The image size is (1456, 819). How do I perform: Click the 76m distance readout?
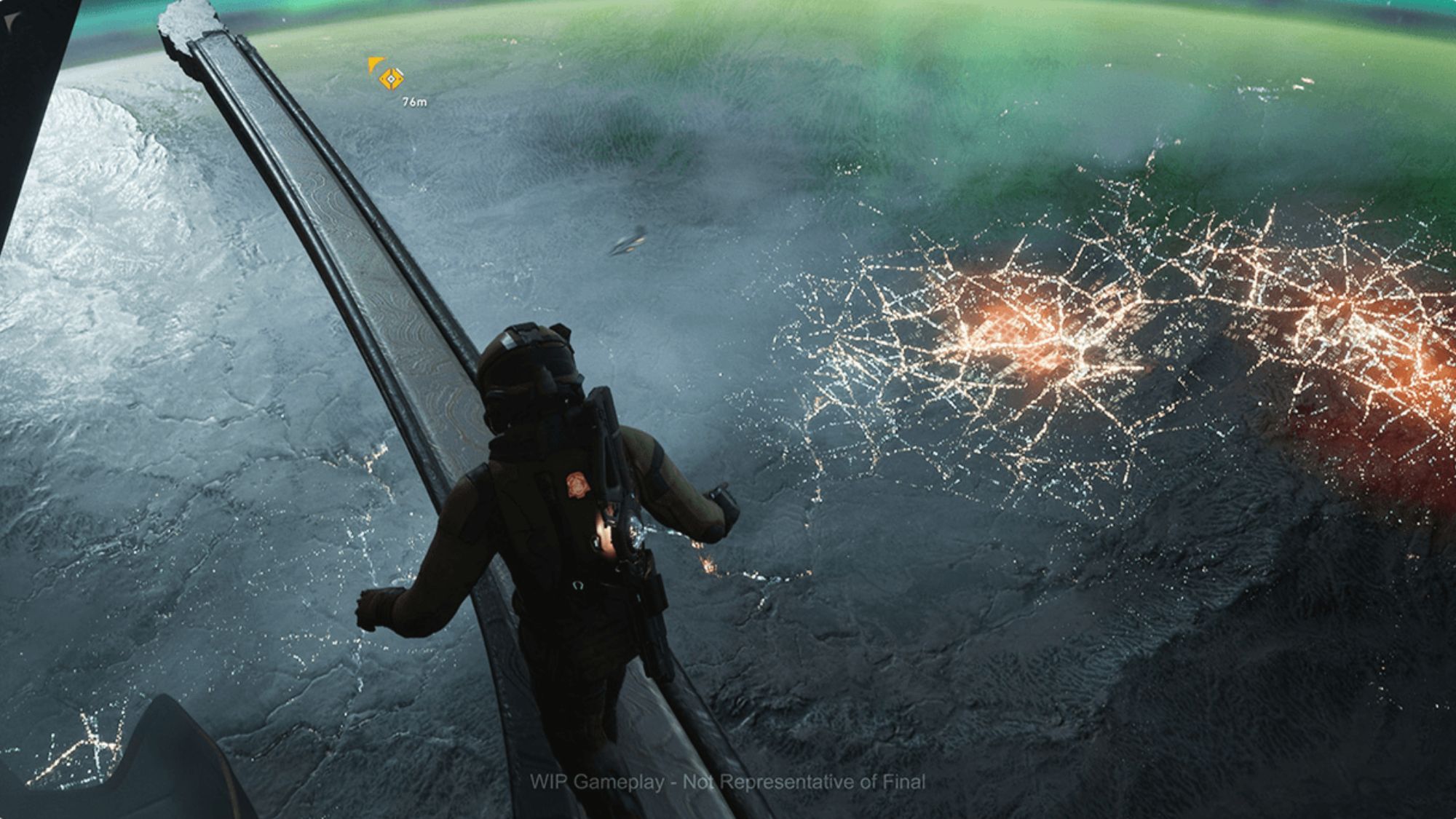point(414,103)
